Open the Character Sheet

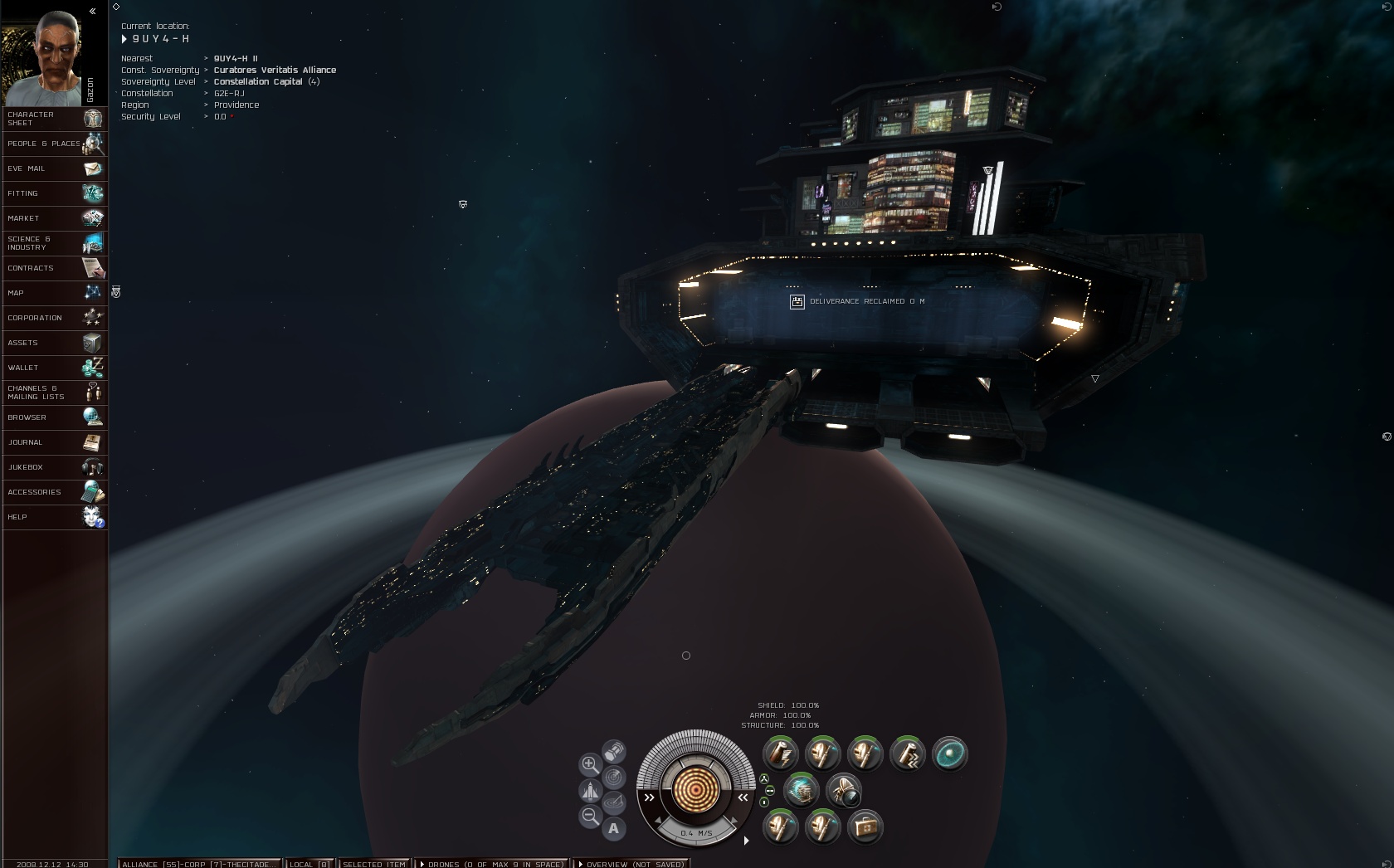click(55, 119)
